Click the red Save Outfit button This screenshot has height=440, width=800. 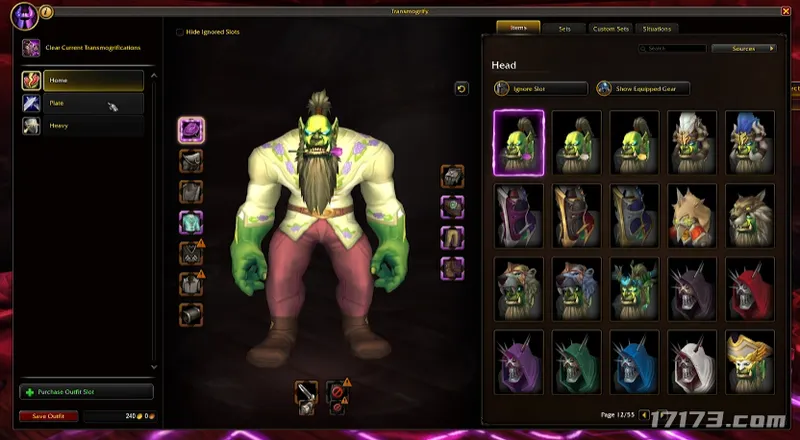[48, 416]
